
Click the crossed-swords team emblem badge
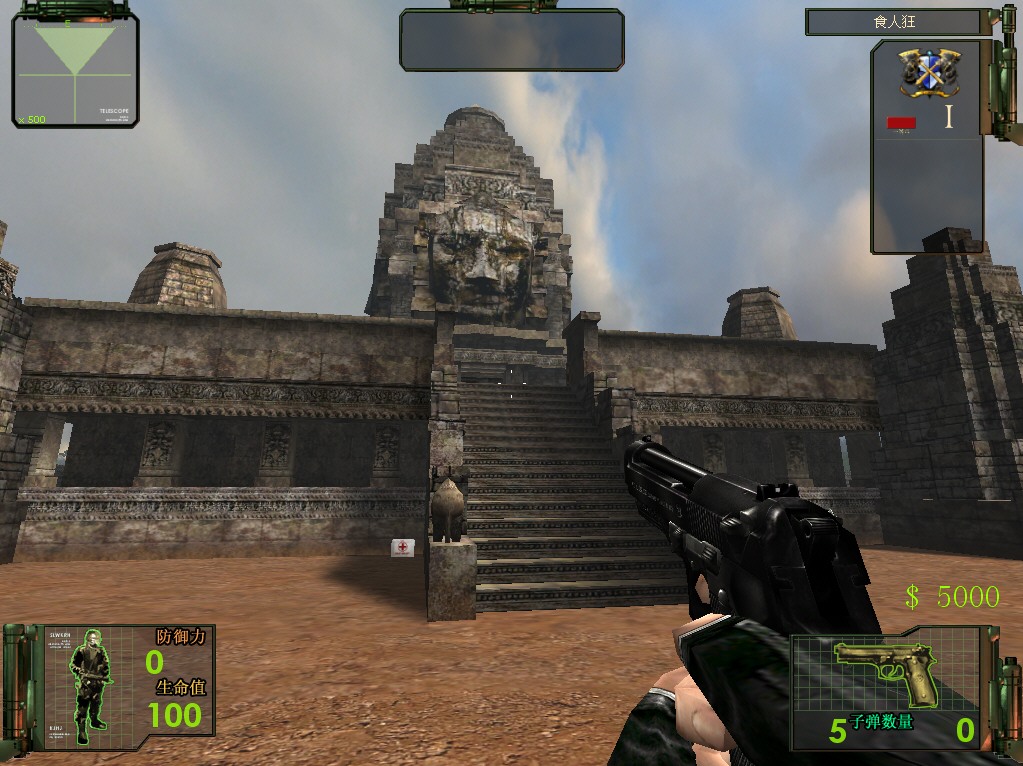pyautogui.click(x=929, y=70)
